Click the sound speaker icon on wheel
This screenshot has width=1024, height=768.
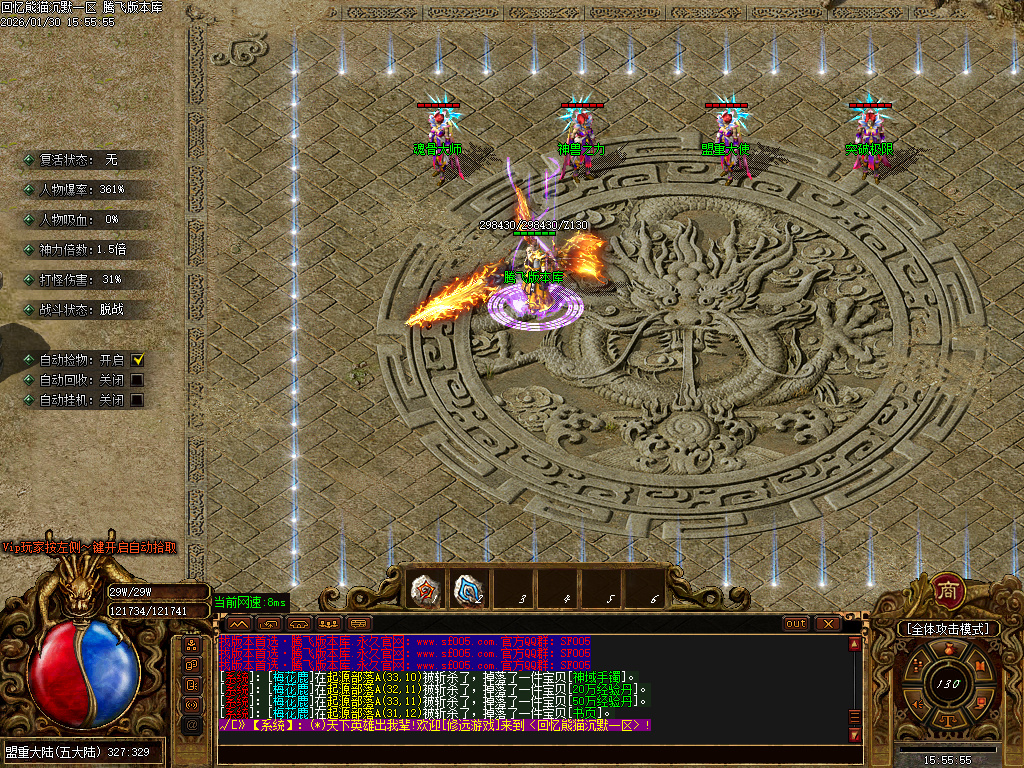pyautogui.click(x=916, y=705)
